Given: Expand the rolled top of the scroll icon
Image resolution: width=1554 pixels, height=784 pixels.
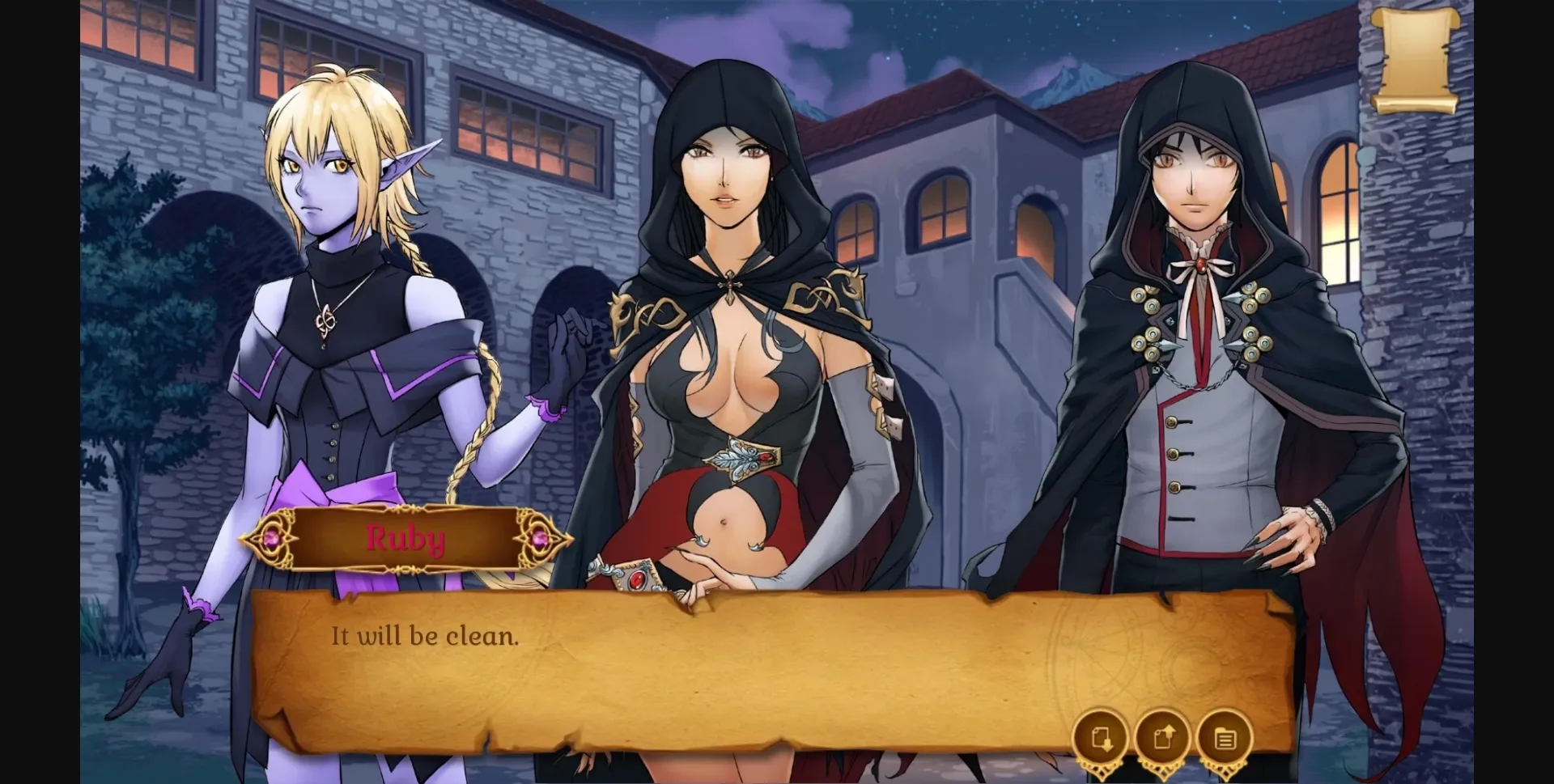Looking at the screenshot, I should [1415, 16].
